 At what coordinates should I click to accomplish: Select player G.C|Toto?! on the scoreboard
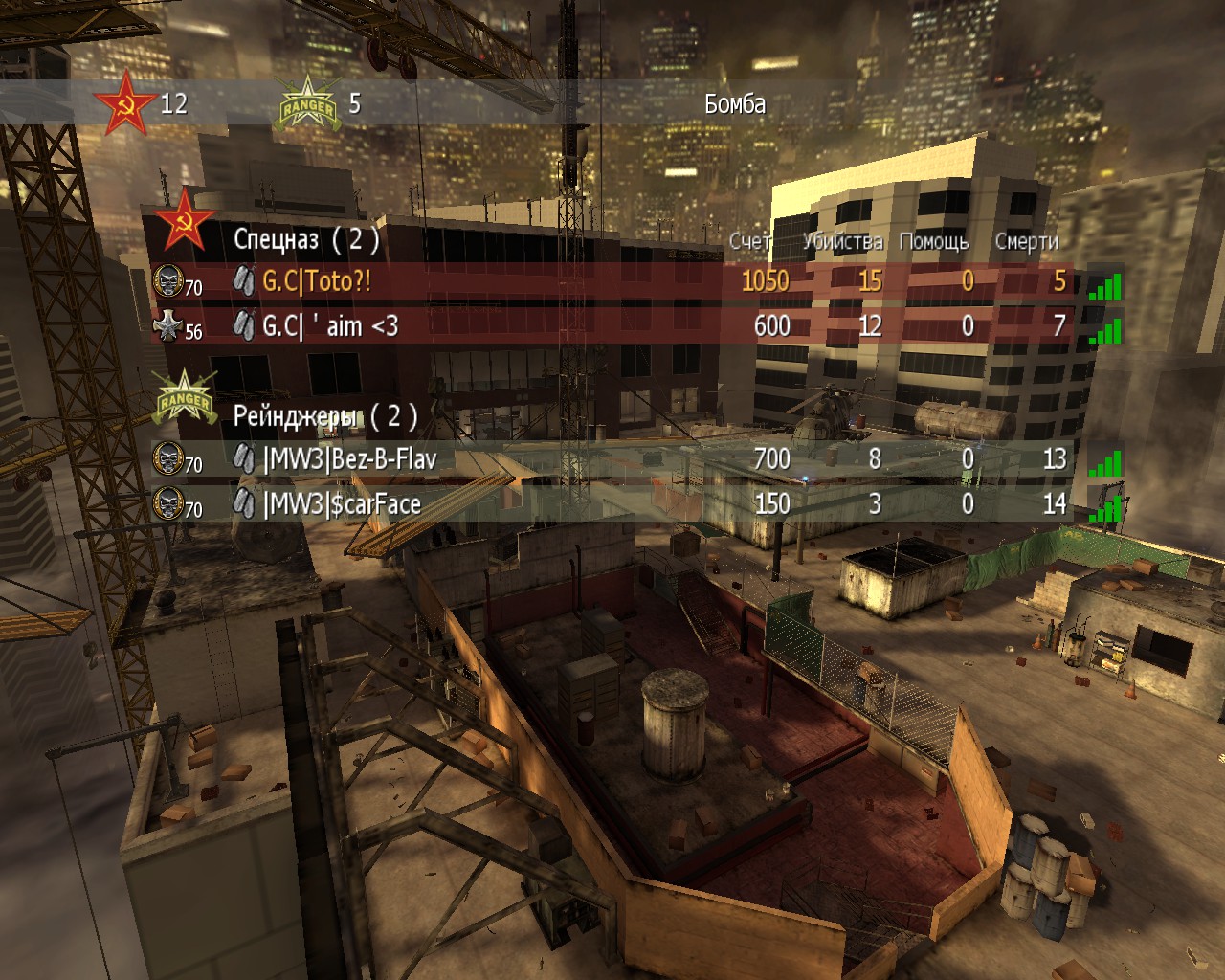(x=317, y=281)
